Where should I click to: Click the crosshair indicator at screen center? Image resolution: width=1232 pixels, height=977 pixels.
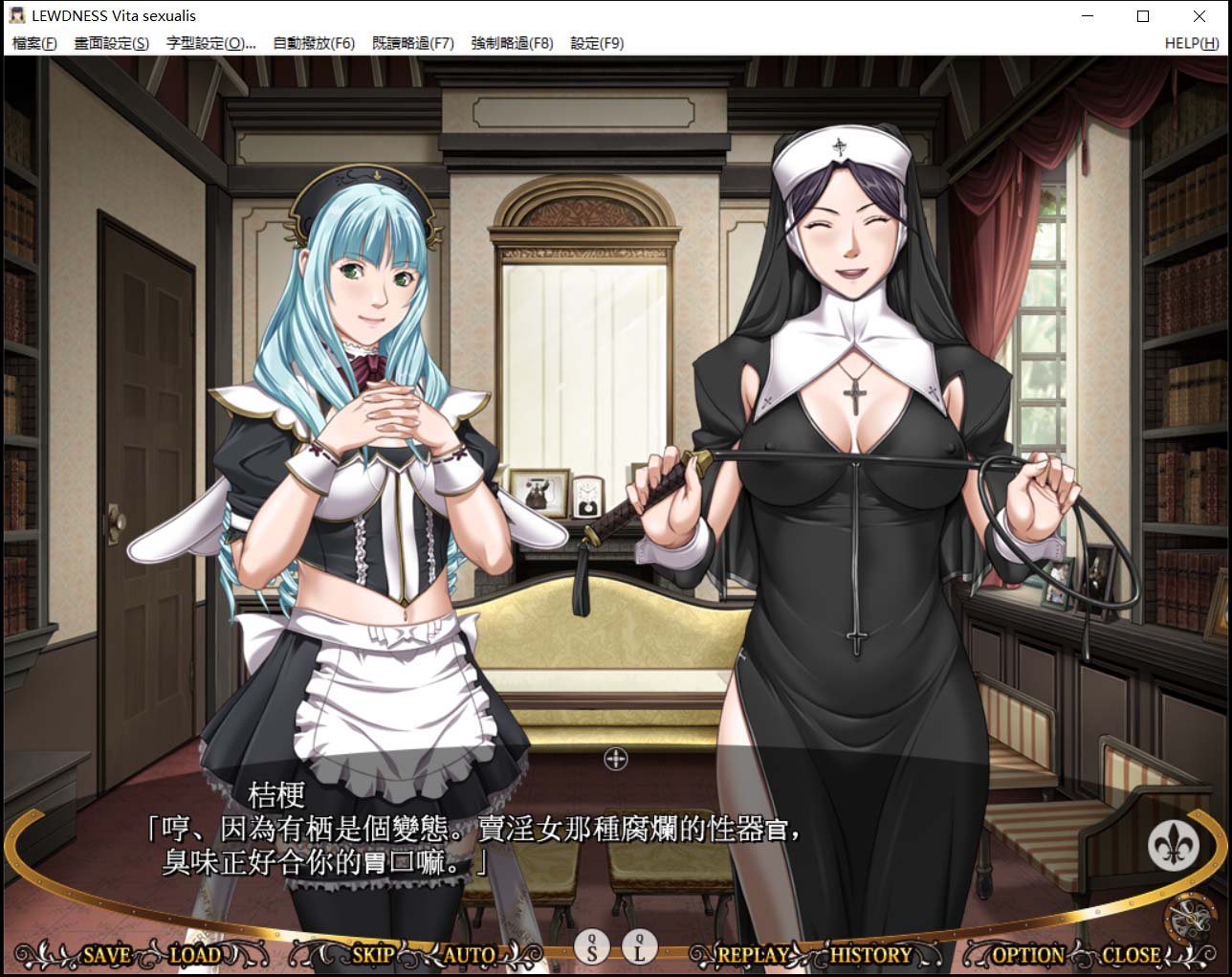[x=615, y=759]
